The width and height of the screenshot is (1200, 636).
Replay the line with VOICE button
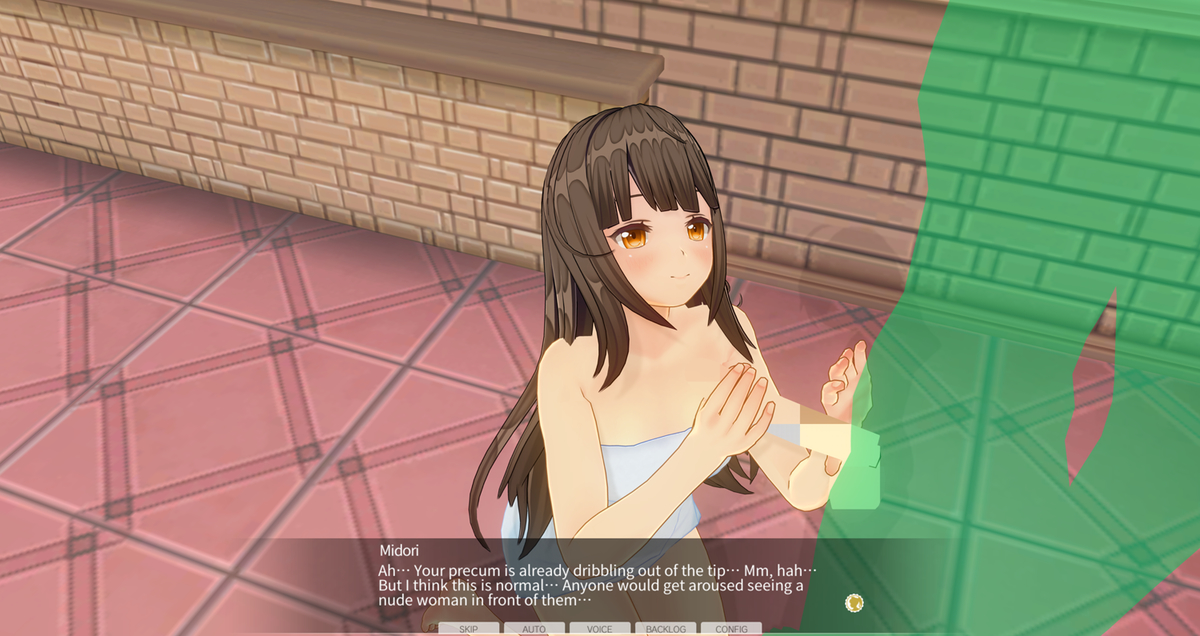tap(600, 629)
